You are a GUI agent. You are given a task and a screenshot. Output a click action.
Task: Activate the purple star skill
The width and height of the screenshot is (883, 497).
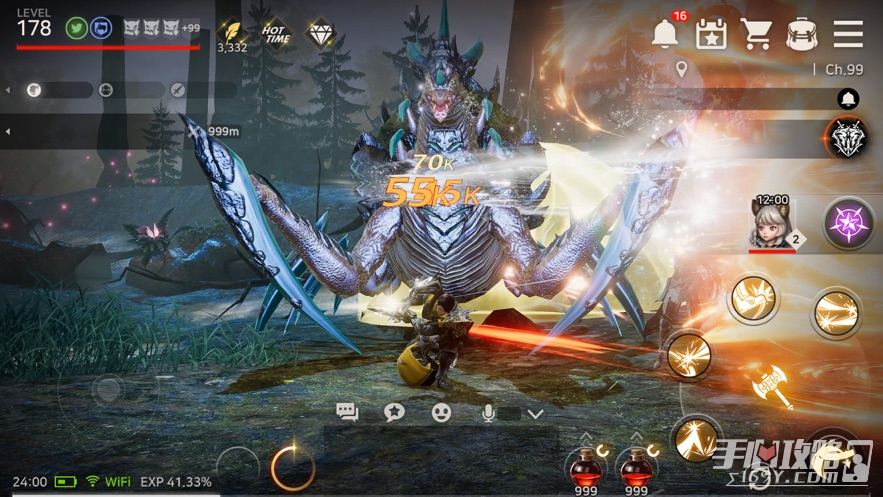(x=848, y=222)
